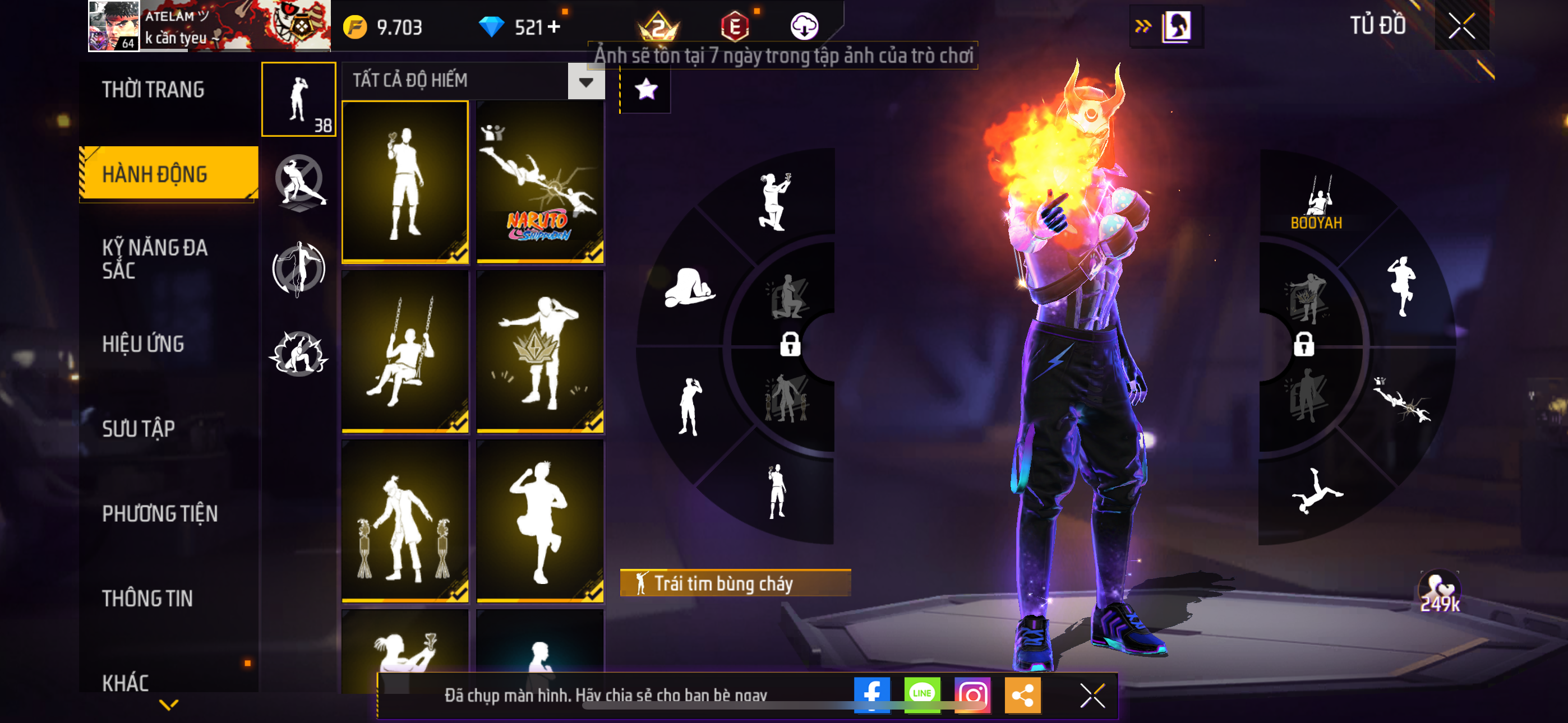The image size is (1568, 723).
Task: Go to PHƯƠNG TIỆN category
Action: (x=159, y=513)
